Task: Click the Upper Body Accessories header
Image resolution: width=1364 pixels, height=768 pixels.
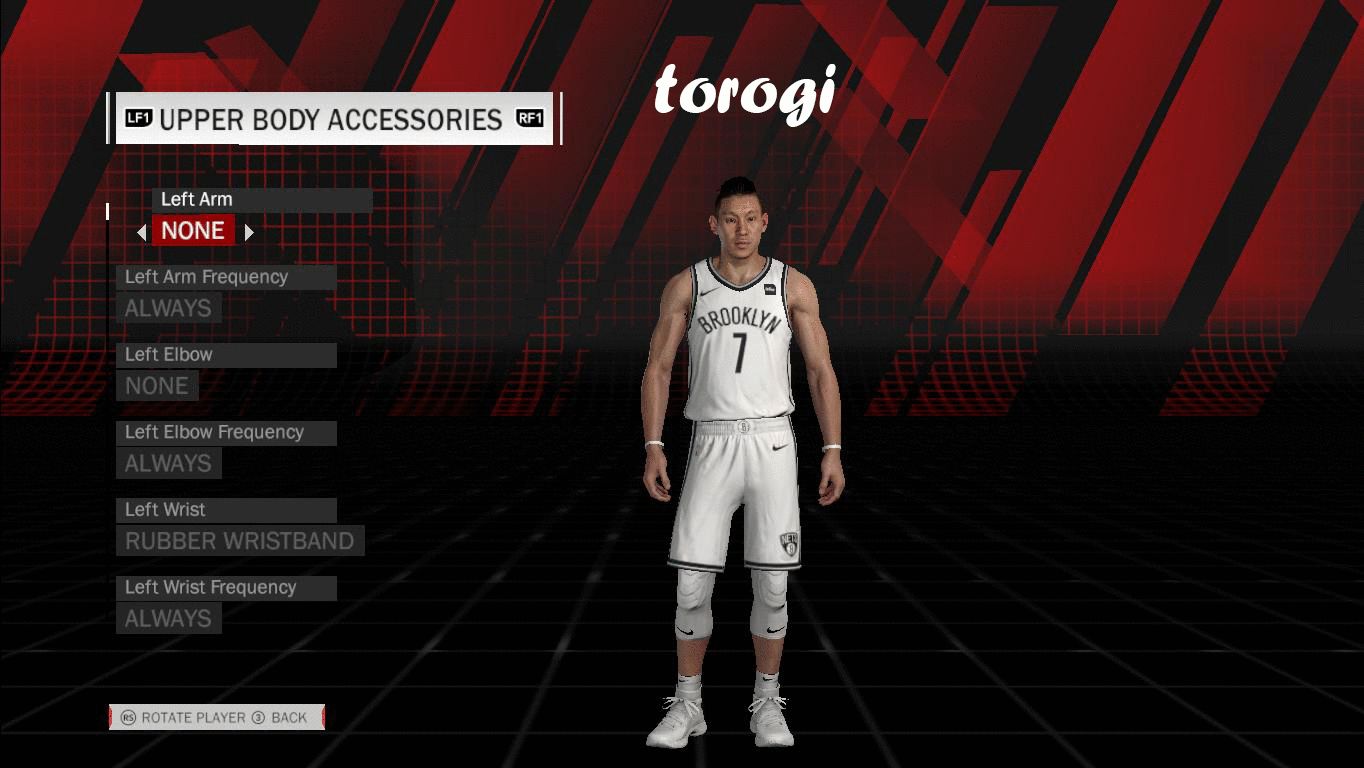Action: [333, 120]
